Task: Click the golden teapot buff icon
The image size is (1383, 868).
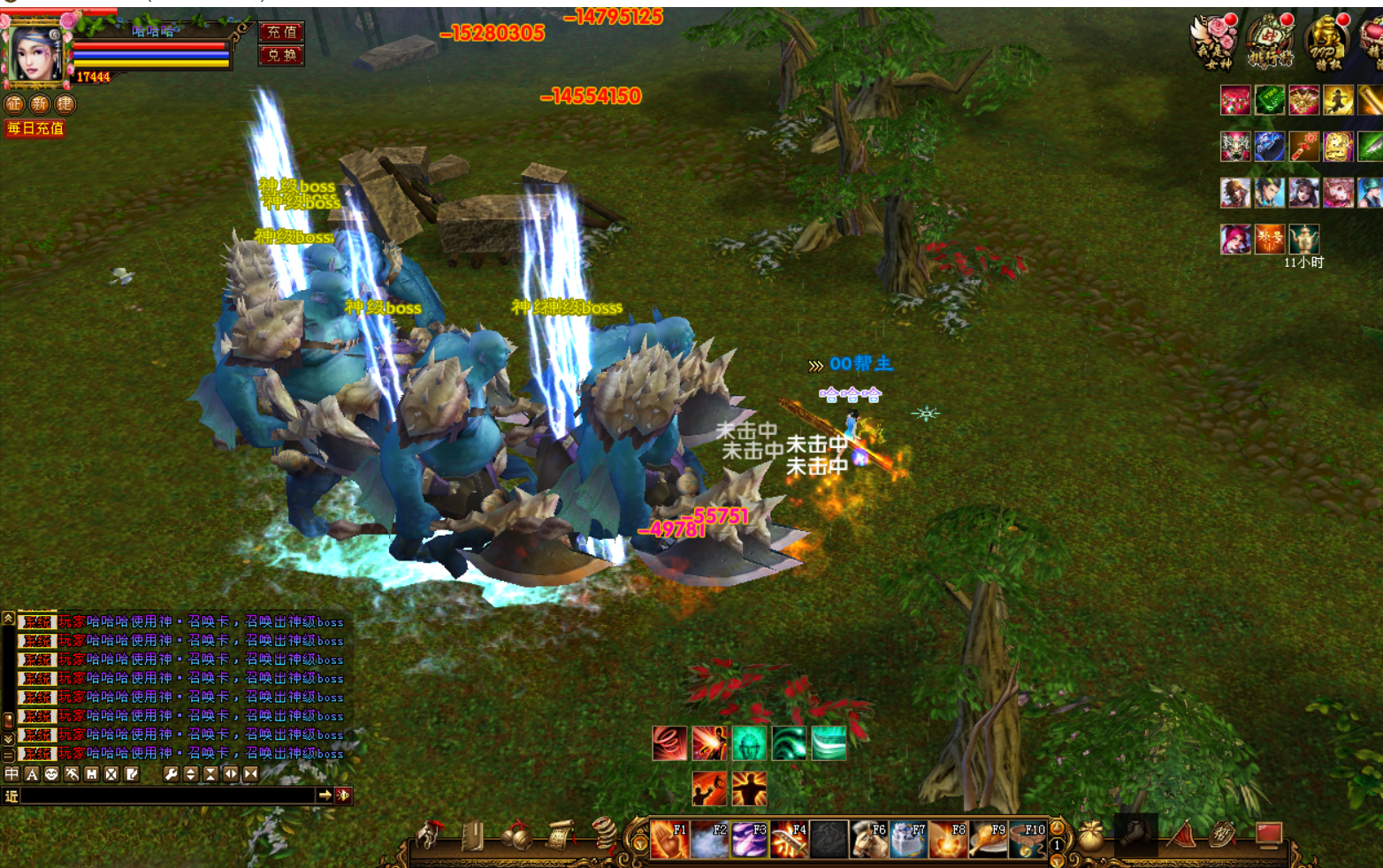Action: point(1303,238)
